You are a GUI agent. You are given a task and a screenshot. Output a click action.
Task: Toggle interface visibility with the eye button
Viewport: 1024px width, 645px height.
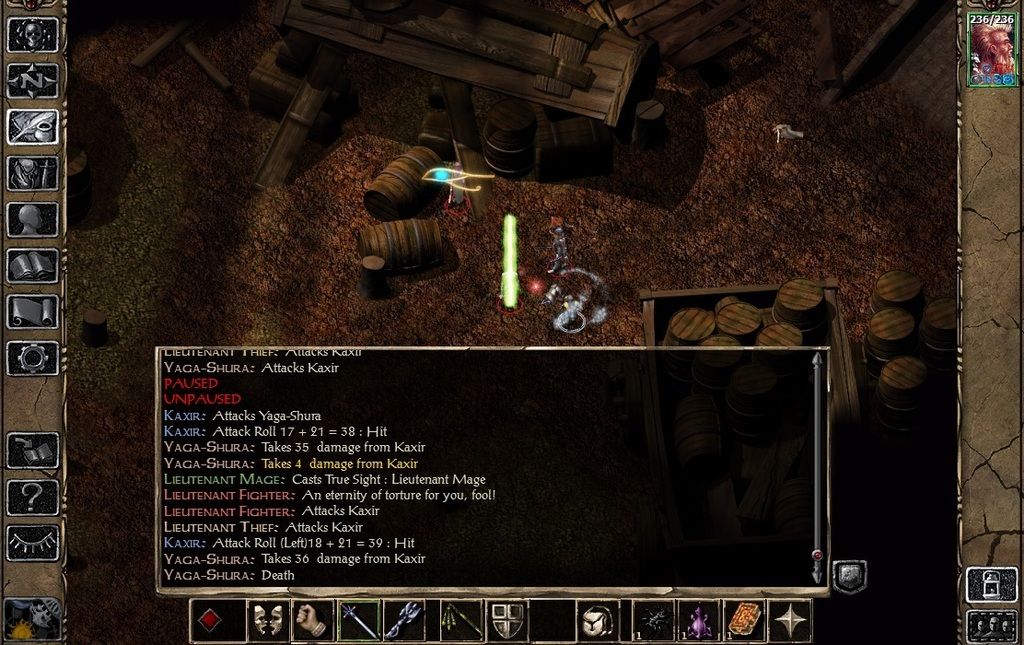tap(33, 542)
